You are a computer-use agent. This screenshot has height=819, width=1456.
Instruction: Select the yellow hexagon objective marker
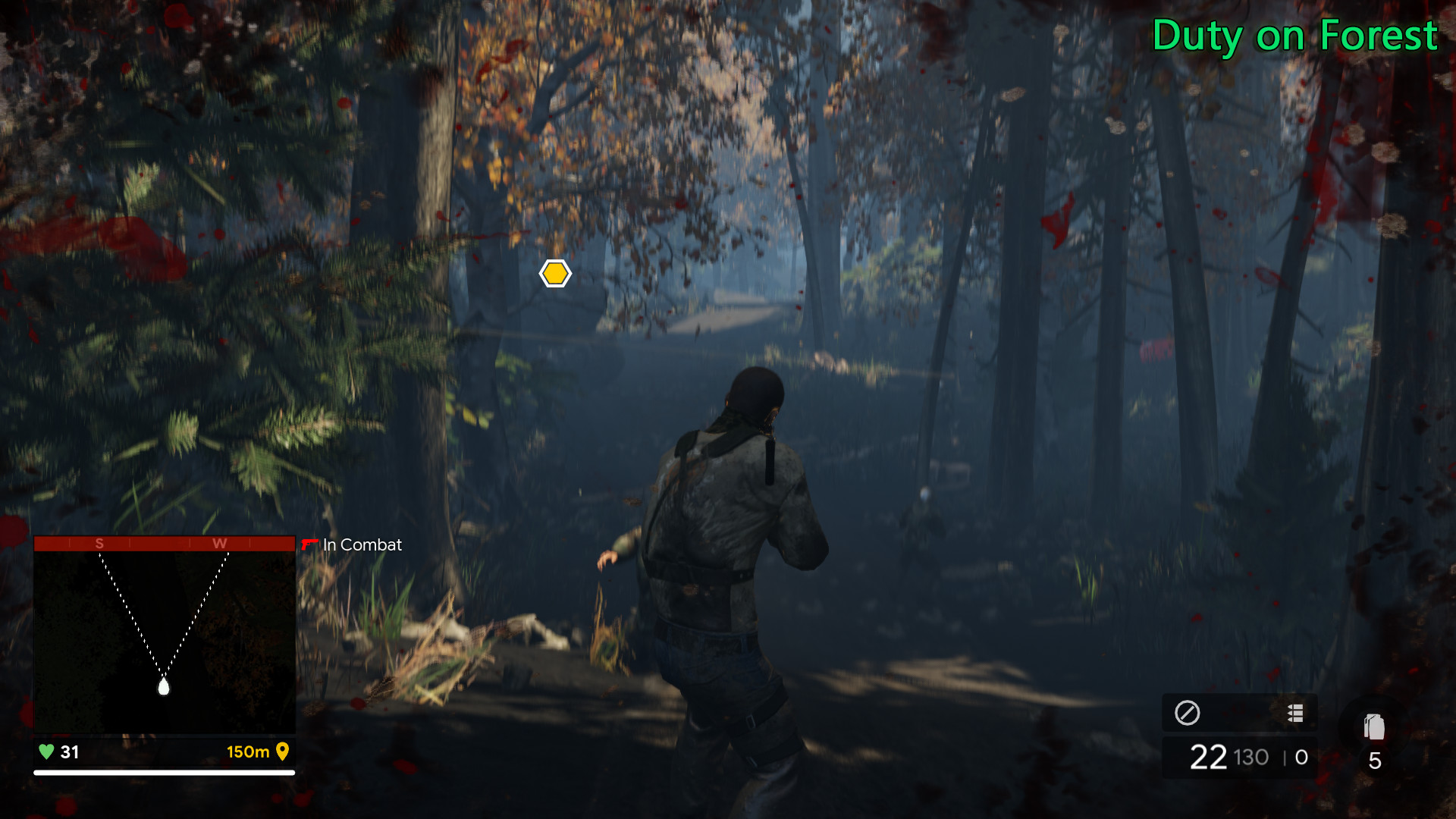555,274
